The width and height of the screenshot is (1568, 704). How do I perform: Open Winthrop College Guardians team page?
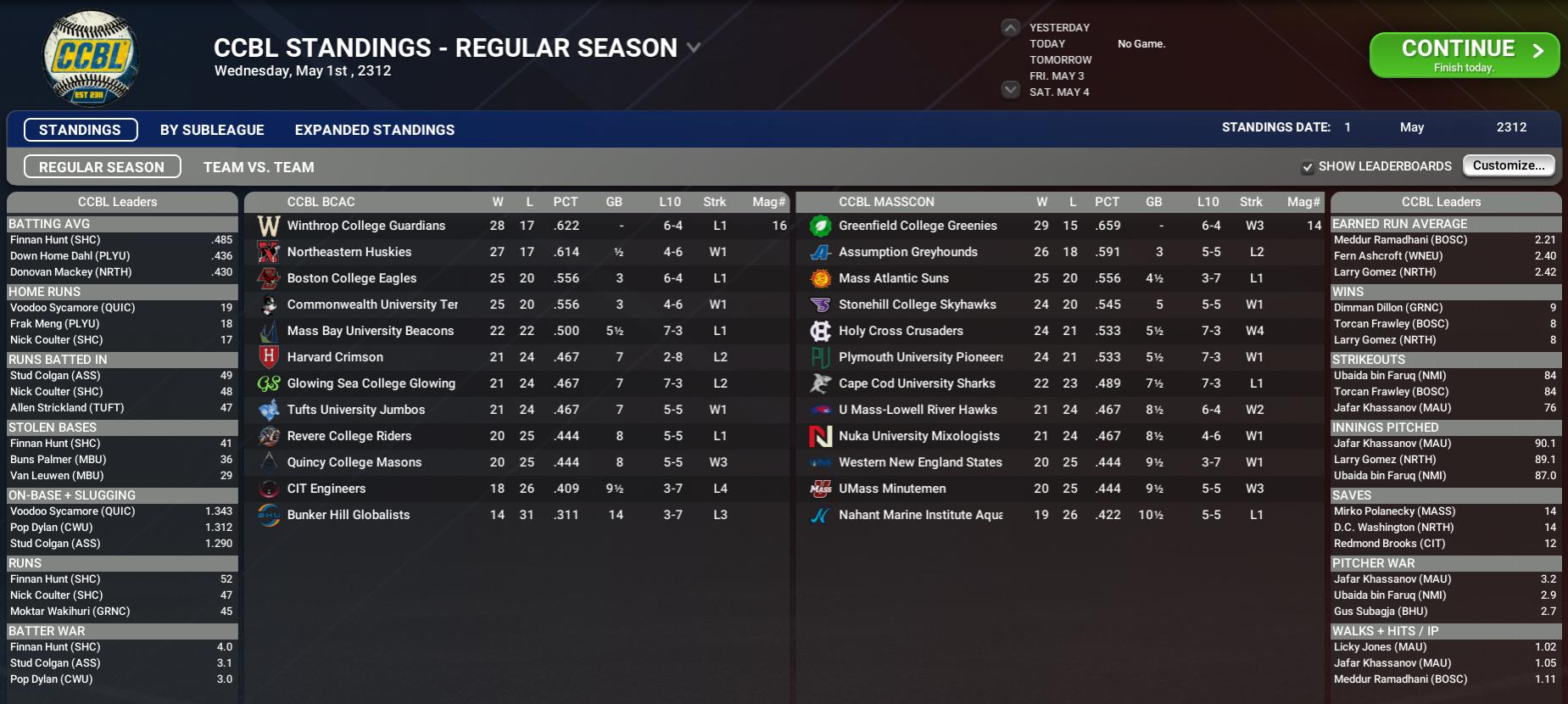pos(365,226)
